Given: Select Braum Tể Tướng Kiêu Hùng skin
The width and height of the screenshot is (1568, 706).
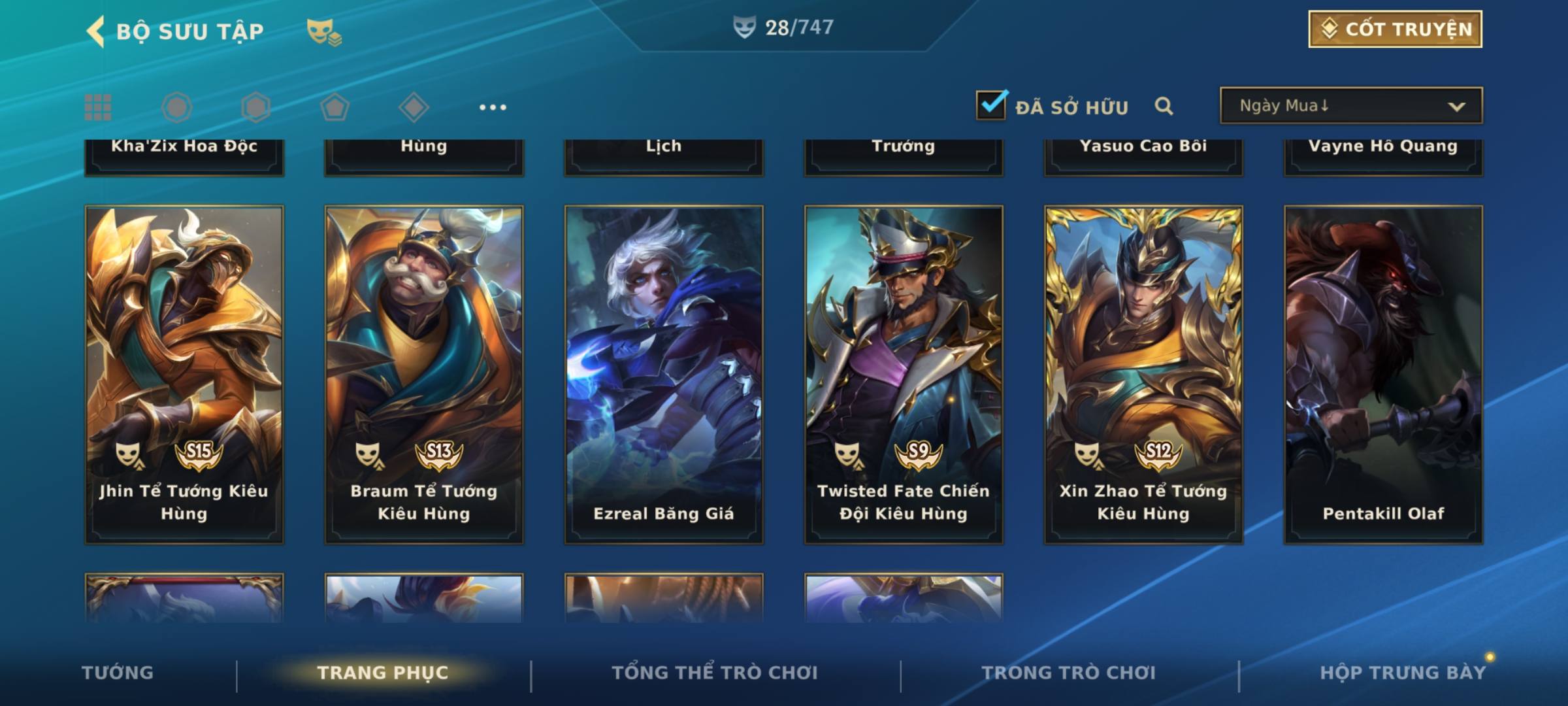Looking at the screenshot, I should click(x=424, y=374).
